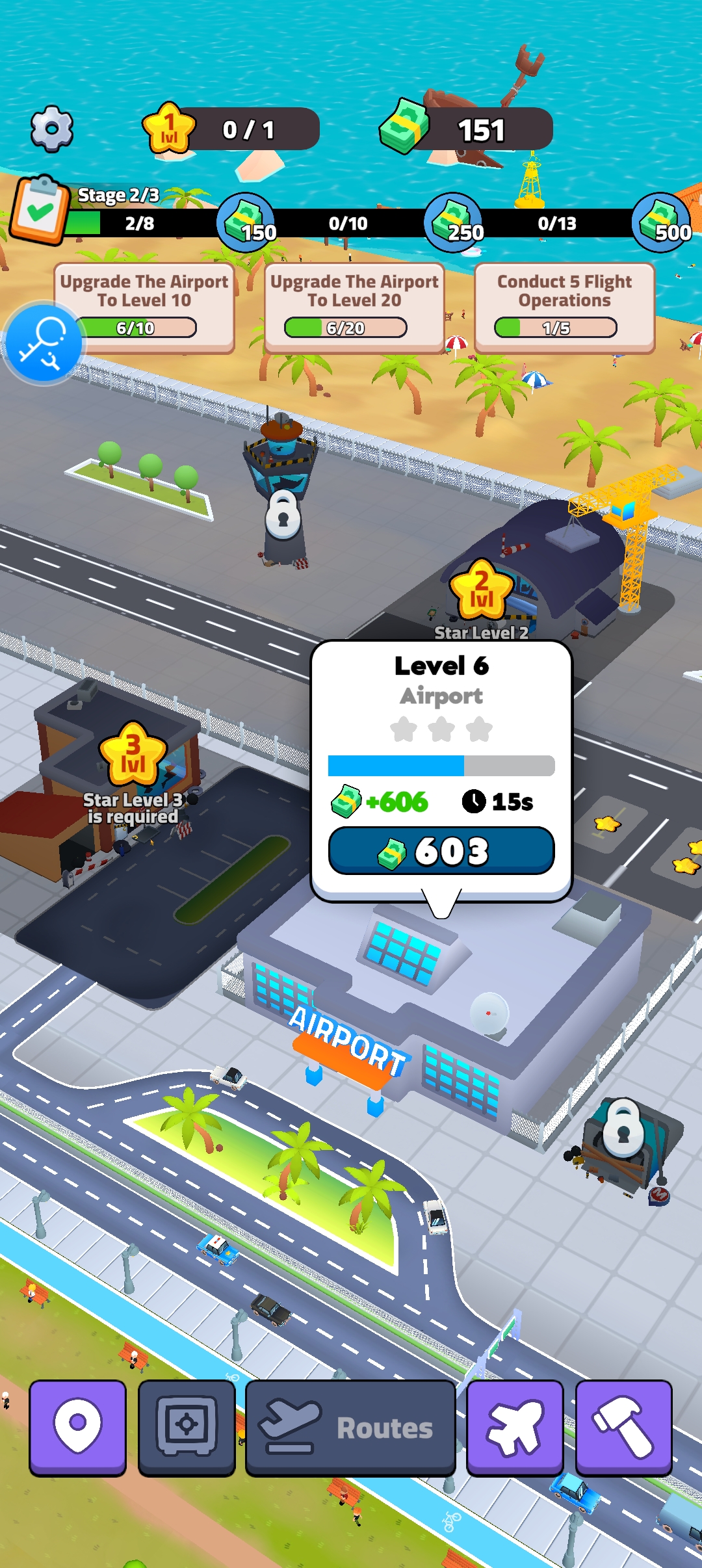
Task: Open the hammer build menu
Action: tap(623, 1427)
